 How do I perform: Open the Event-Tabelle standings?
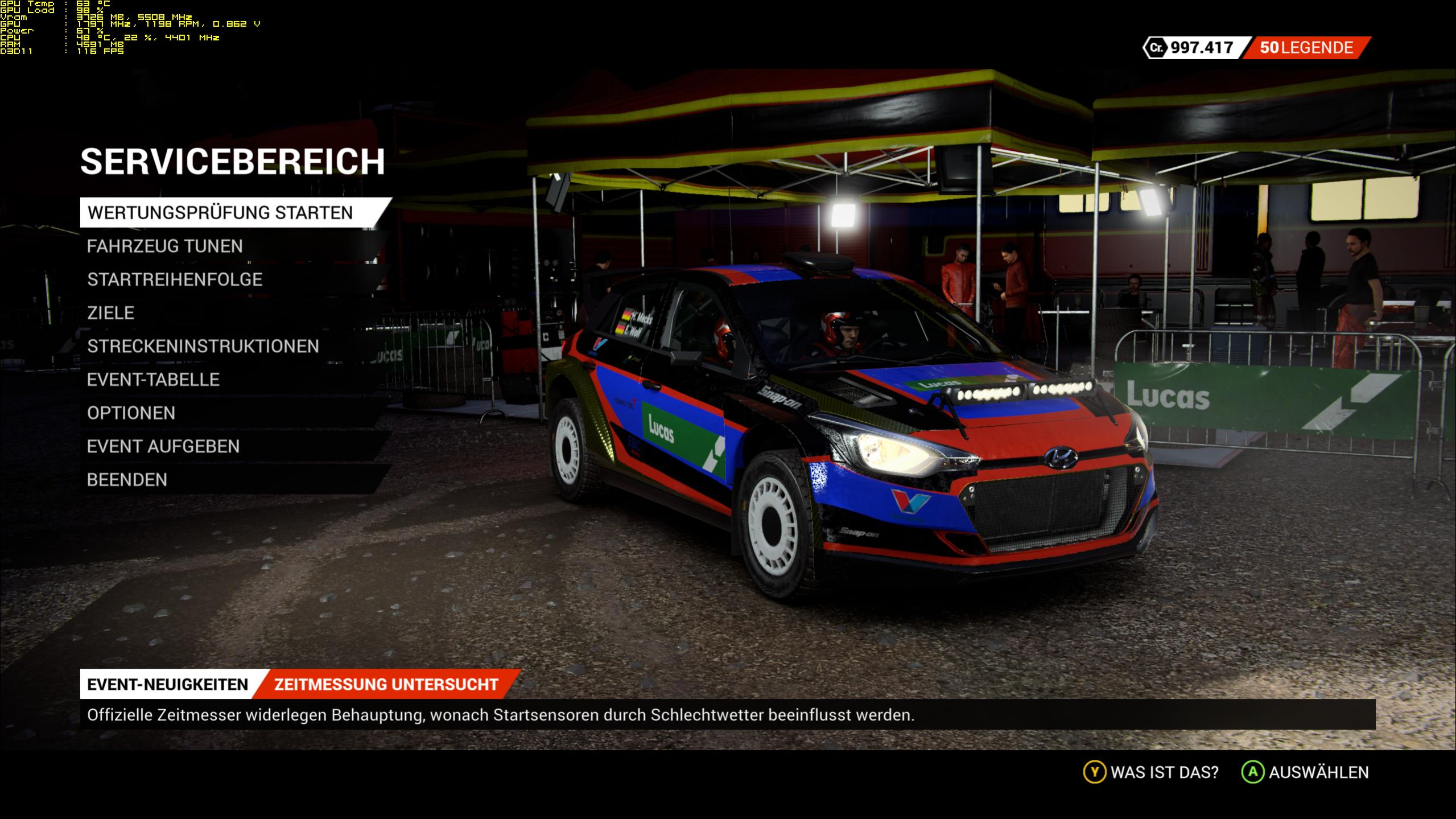click(153, 380)
